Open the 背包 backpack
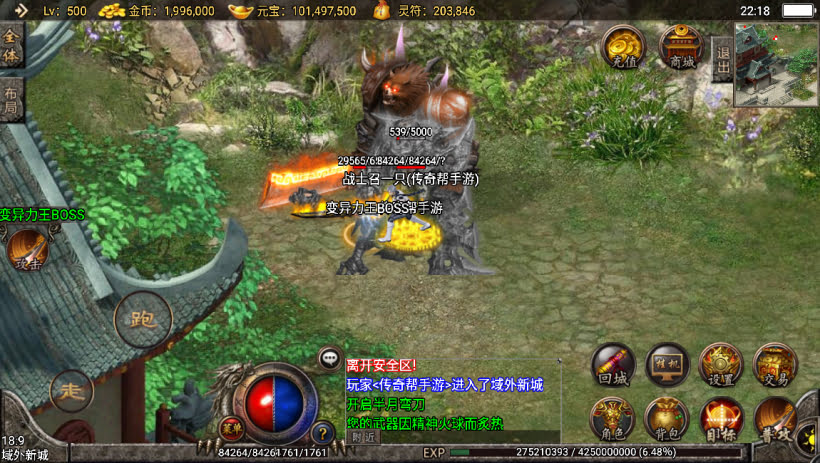 (667, 417)
